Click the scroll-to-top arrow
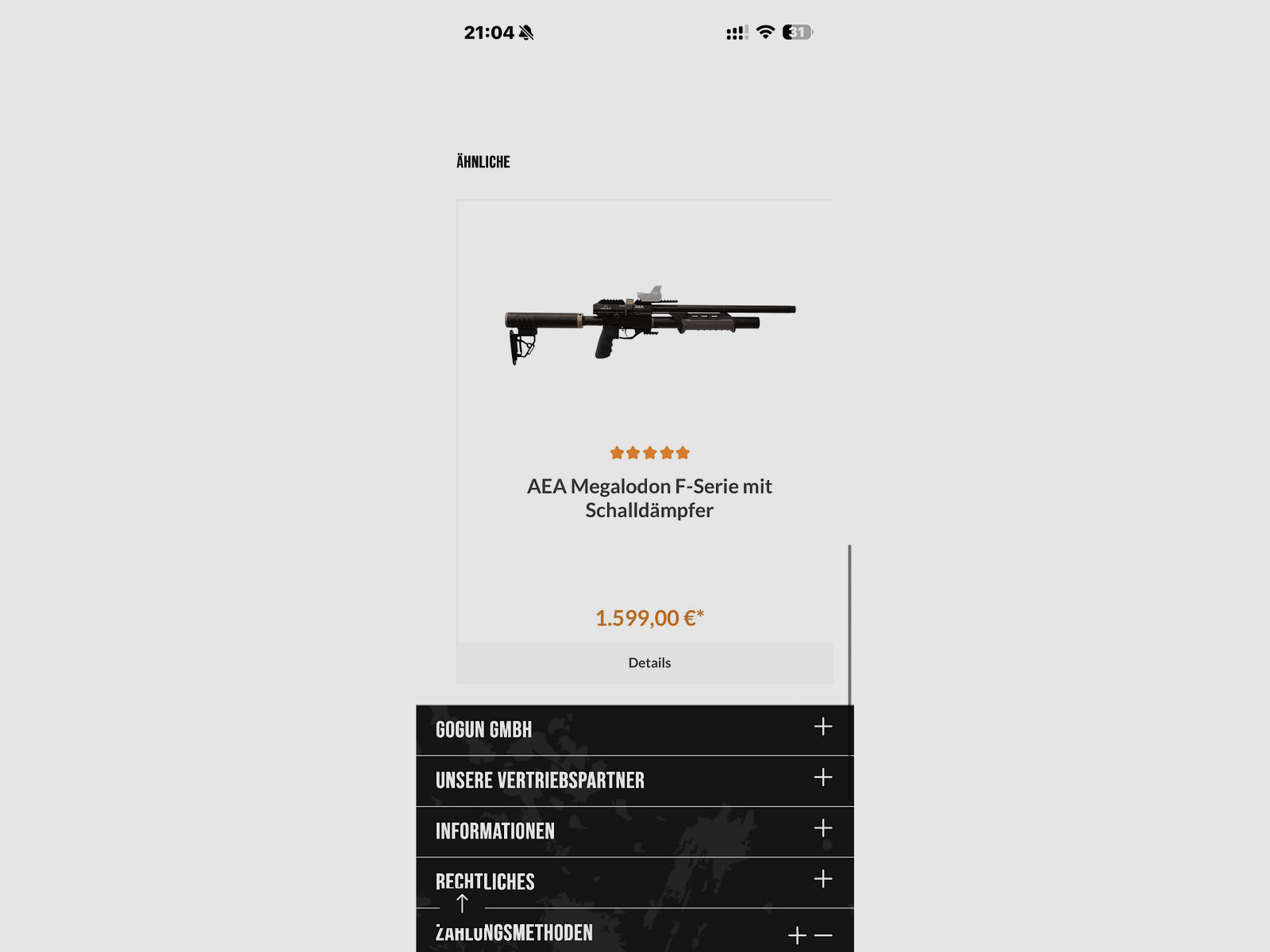This screenshot has width=1270, height=952. (463, 903)
